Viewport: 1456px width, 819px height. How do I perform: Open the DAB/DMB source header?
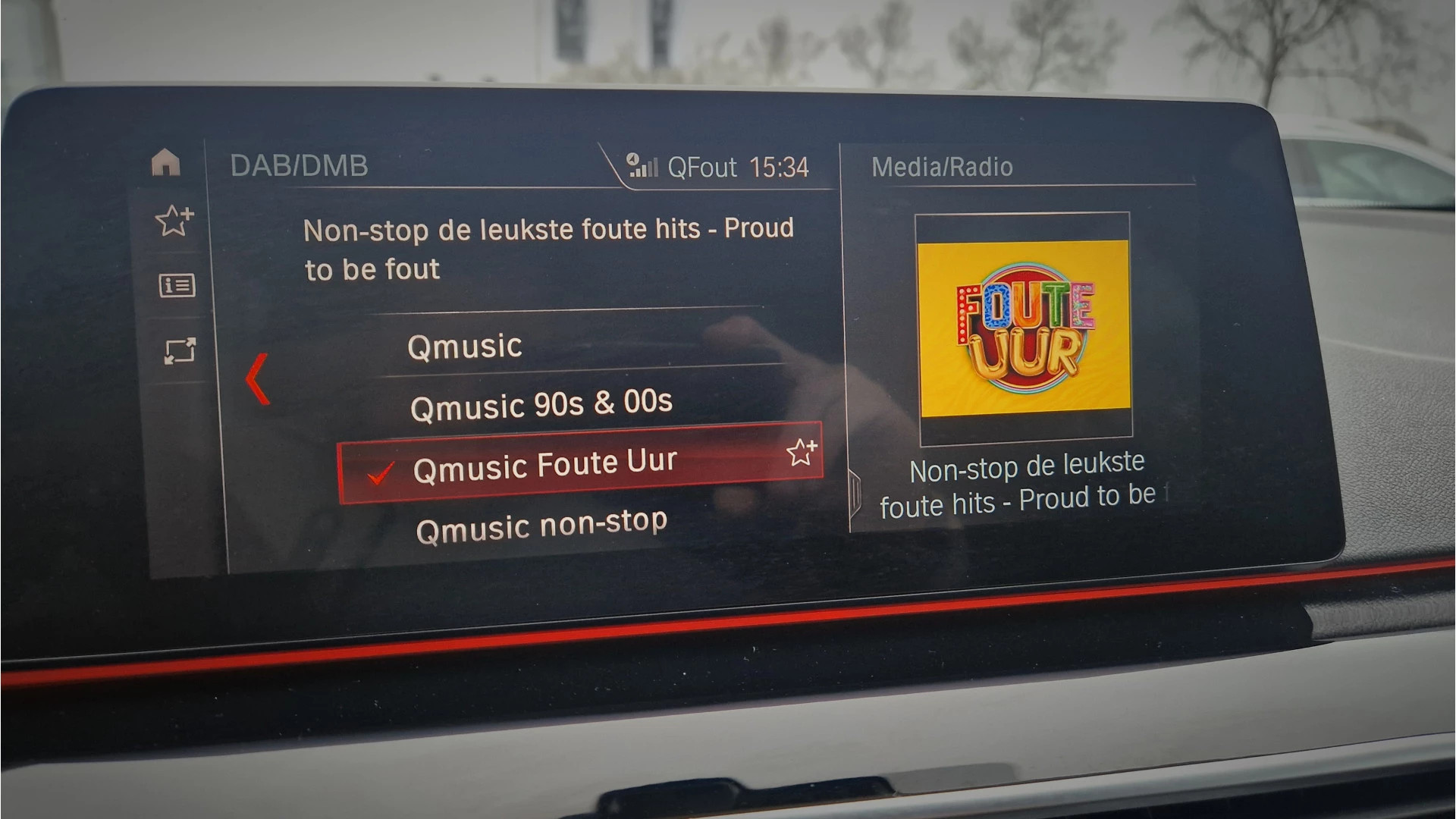tap(299, 165)
